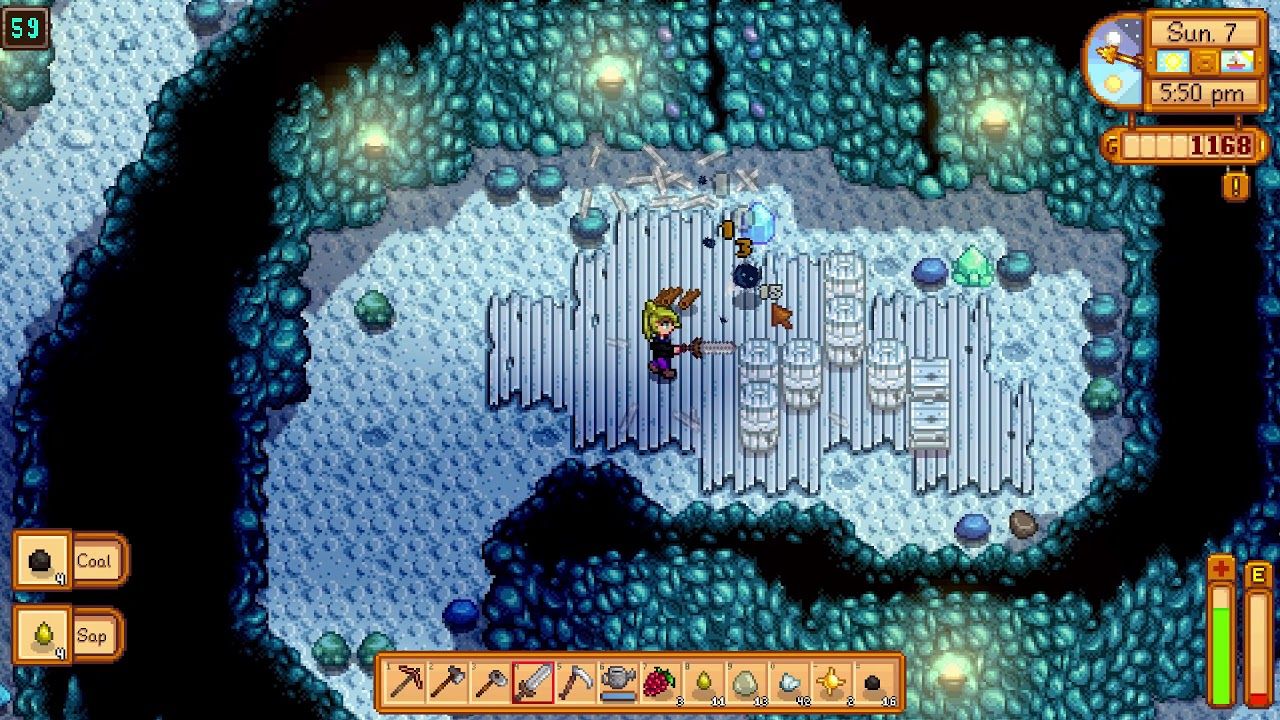The width and height of the screenshot is (1280, 720).
Task: Pick the red berry stack
Action: point(660,683)
